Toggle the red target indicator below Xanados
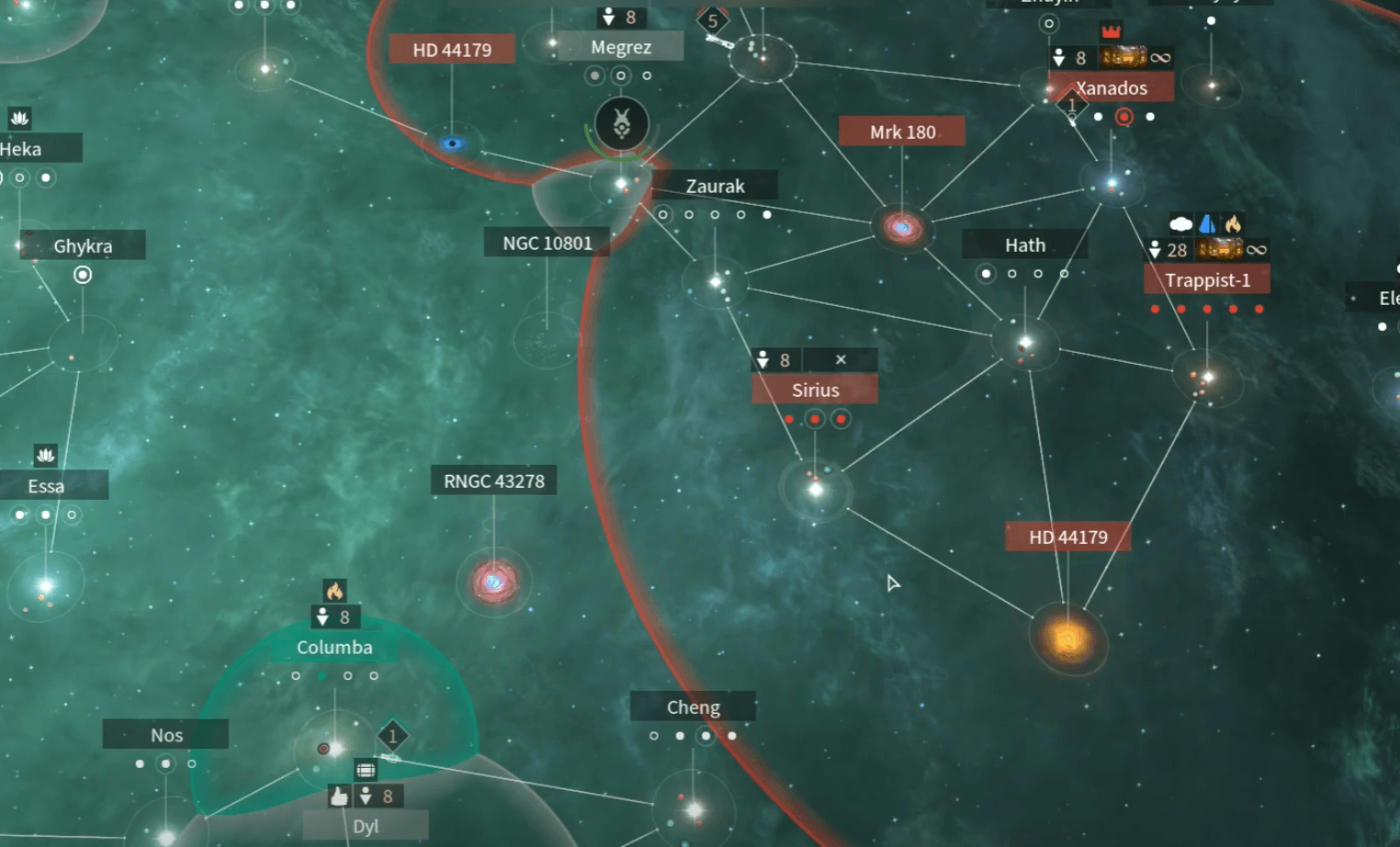The height and width of the screenshot is (847, 1400). [1123, 118]
